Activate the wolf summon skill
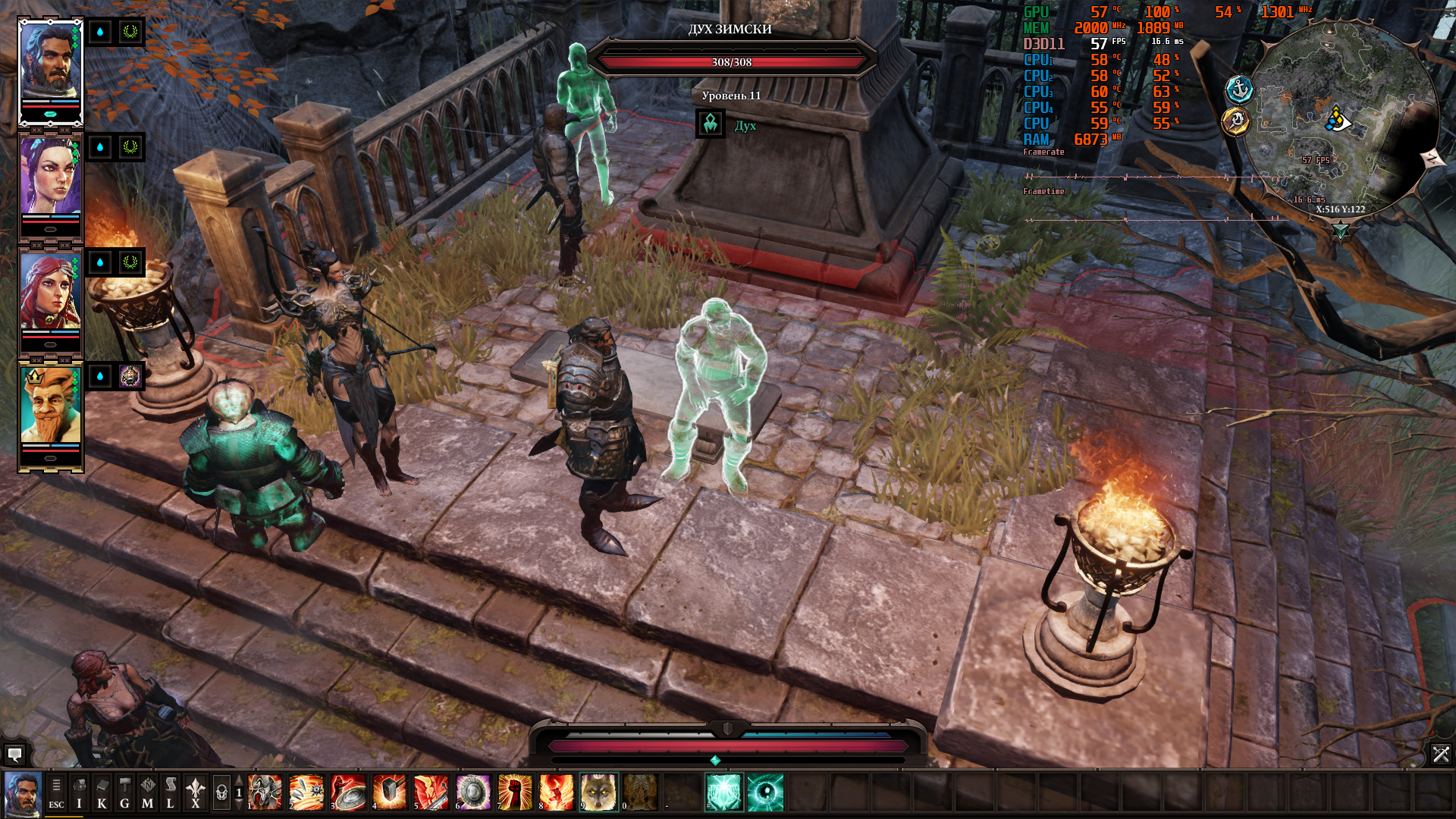The height and width of the screenshot is (819, 1456). (x=598, y=793)
